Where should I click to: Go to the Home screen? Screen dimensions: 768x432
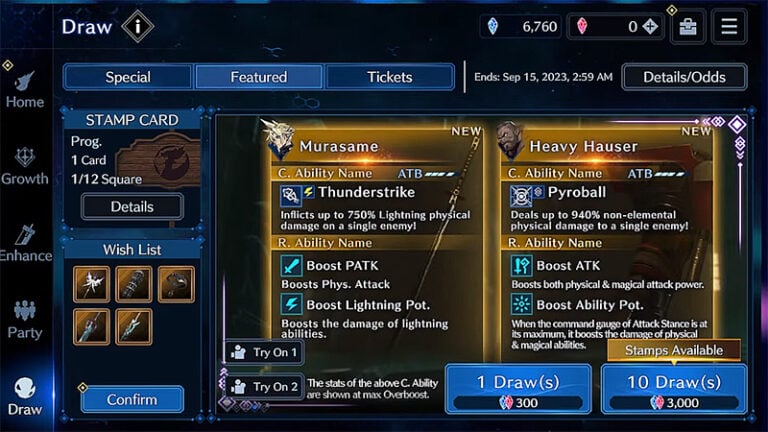tap(24, 90)
